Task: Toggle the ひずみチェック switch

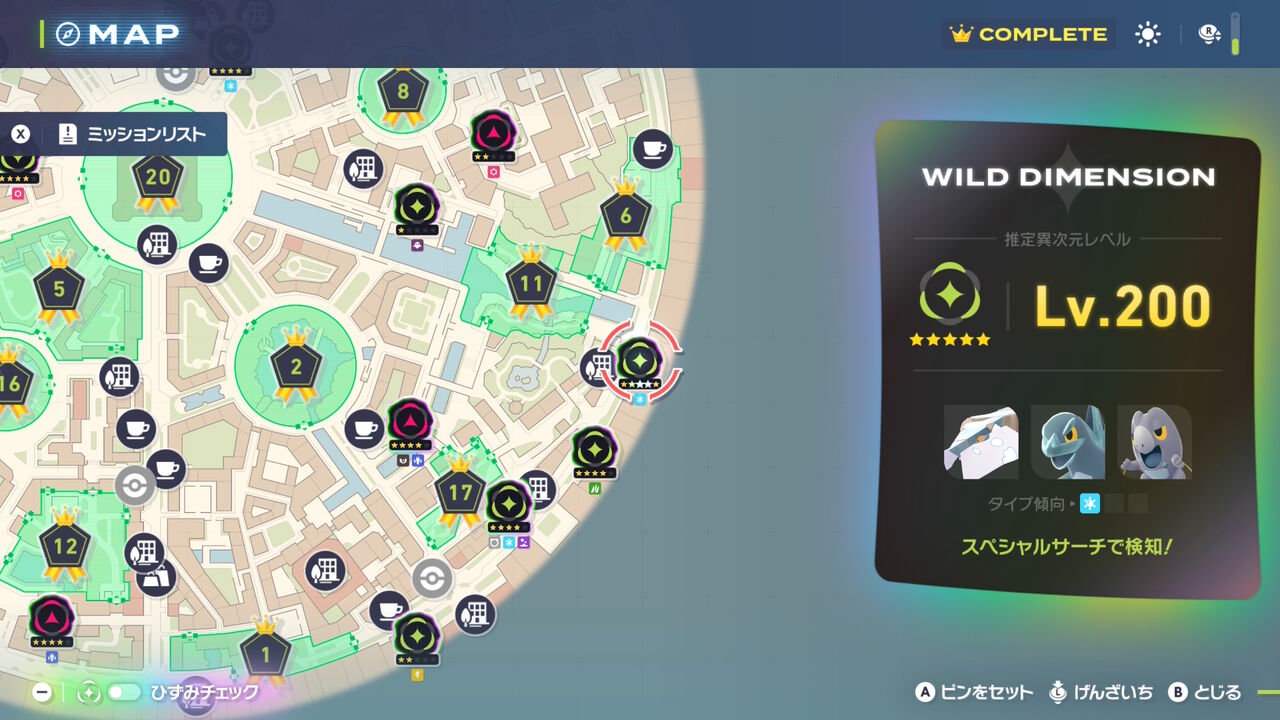Action: (124, 692)
